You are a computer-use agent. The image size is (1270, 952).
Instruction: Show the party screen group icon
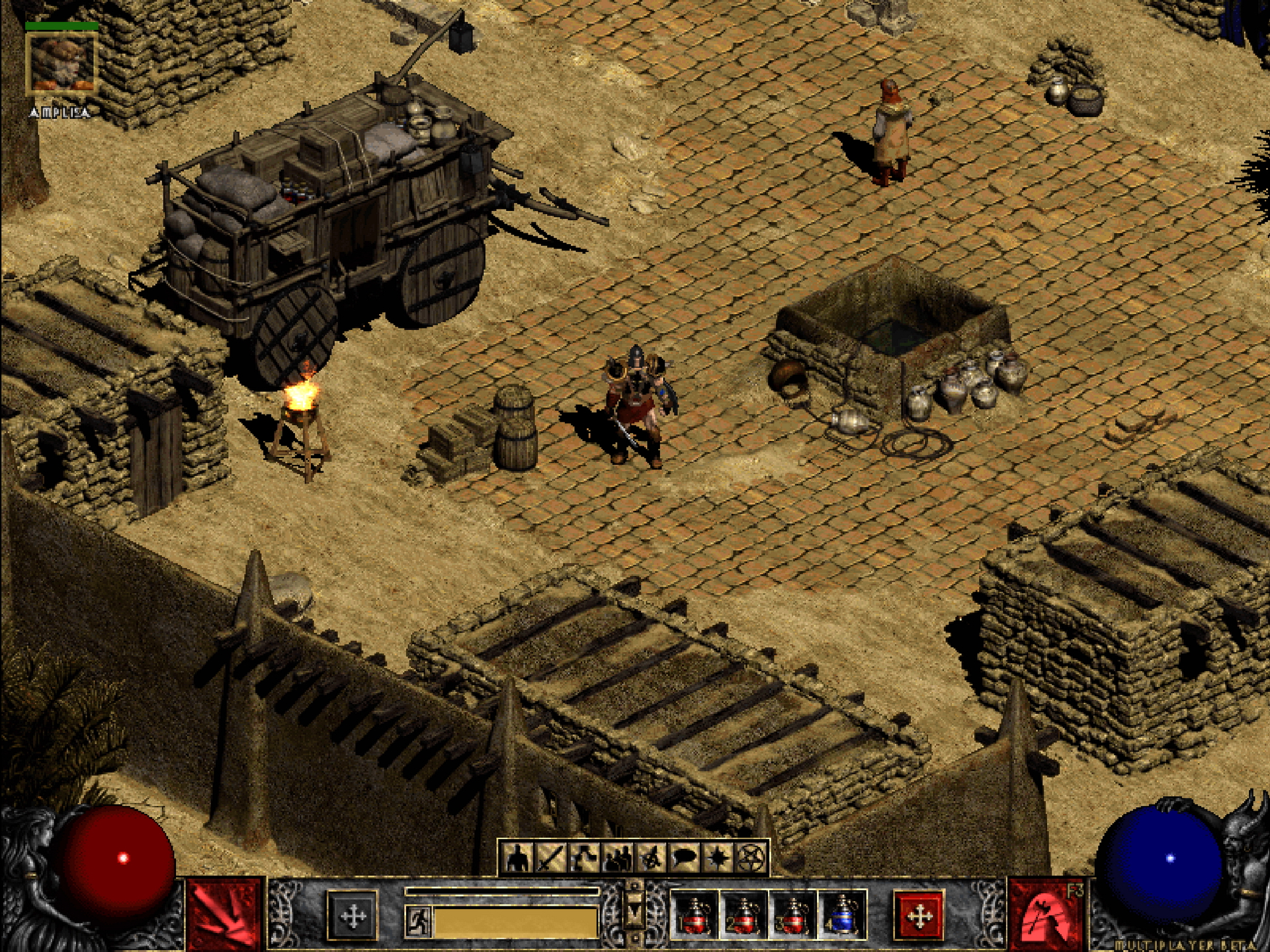618,857
